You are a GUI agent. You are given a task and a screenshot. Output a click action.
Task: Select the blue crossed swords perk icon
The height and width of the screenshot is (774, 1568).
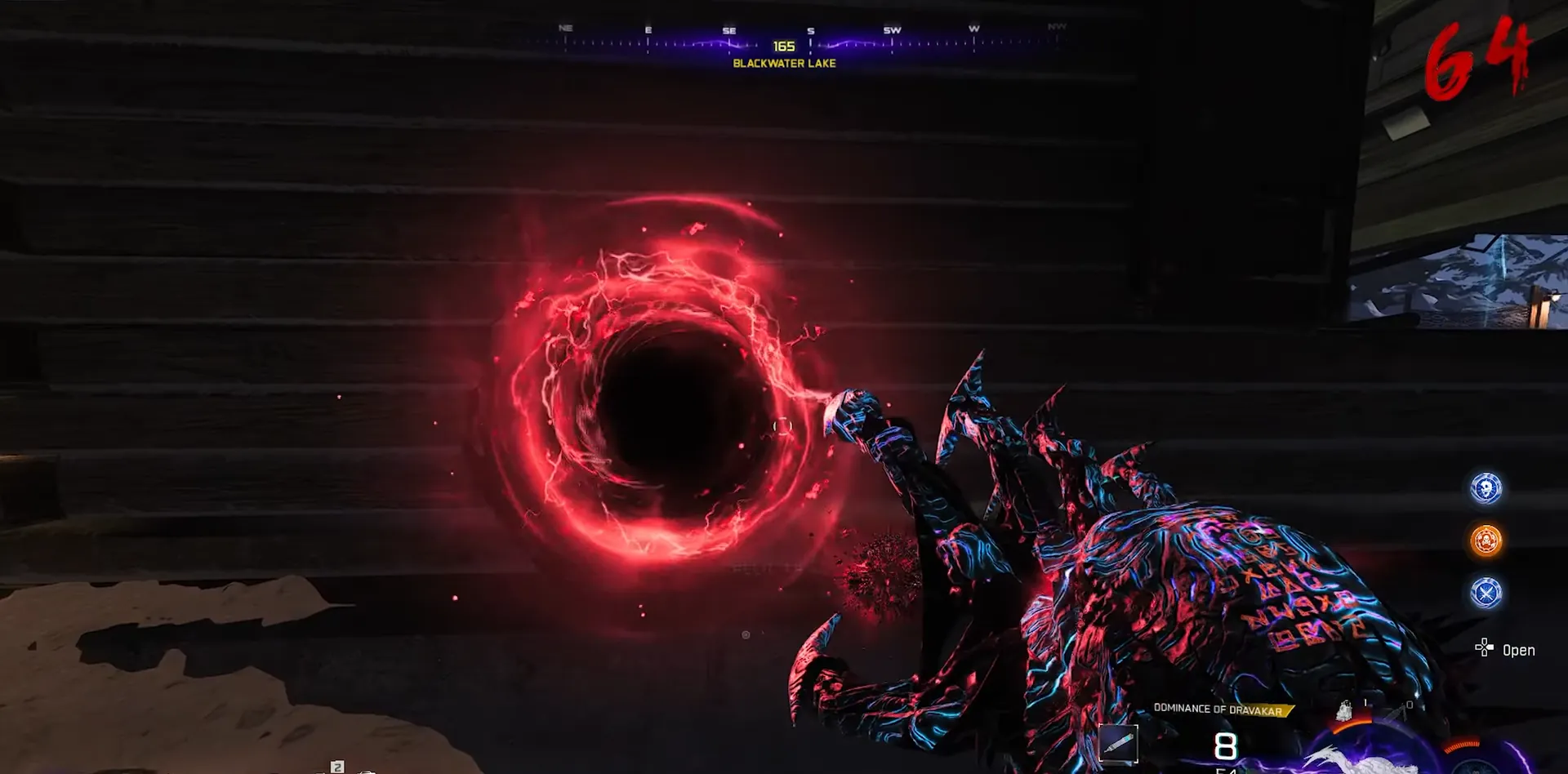pos(1486,593)
